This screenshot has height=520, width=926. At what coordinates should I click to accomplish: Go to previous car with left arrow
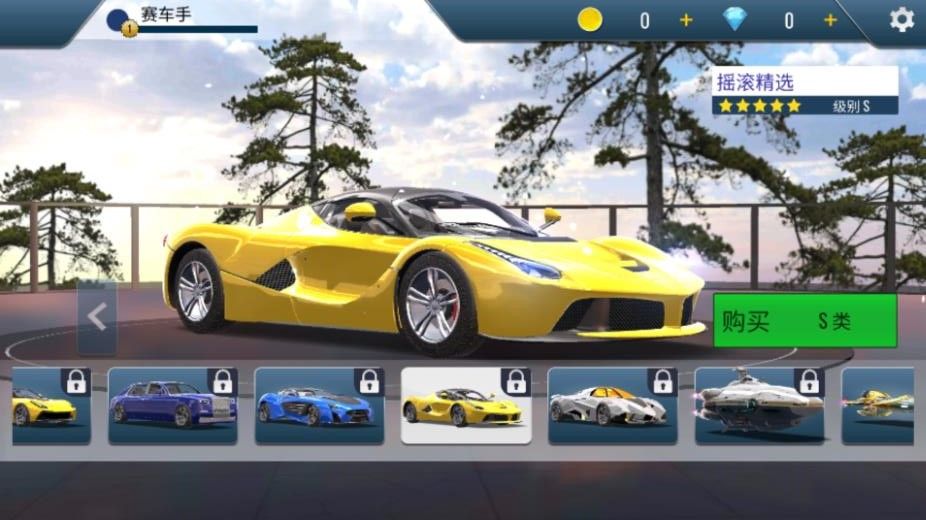97,317
